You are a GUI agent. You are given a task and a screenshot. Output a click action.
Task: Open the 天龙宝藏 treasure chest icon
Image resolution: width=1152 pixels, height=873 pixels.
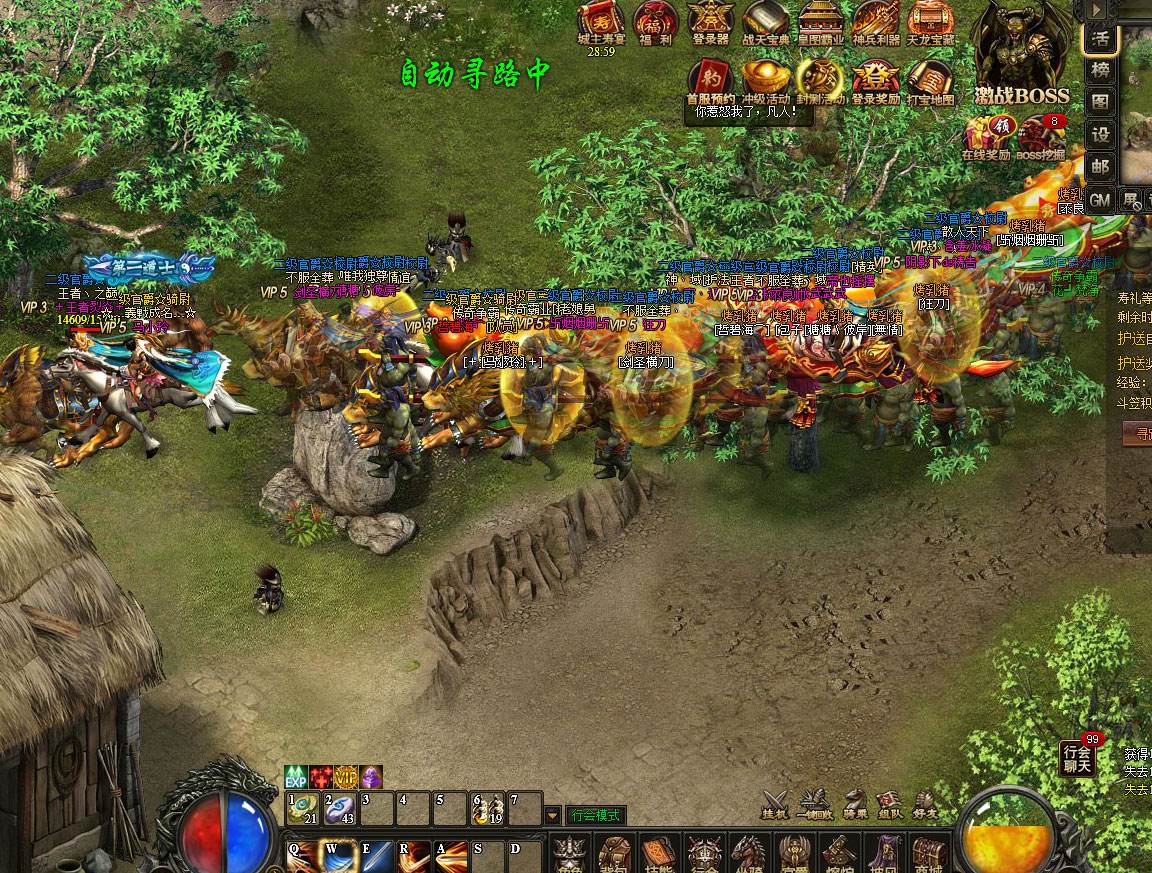pyautogui.click(x=930, y=21)
